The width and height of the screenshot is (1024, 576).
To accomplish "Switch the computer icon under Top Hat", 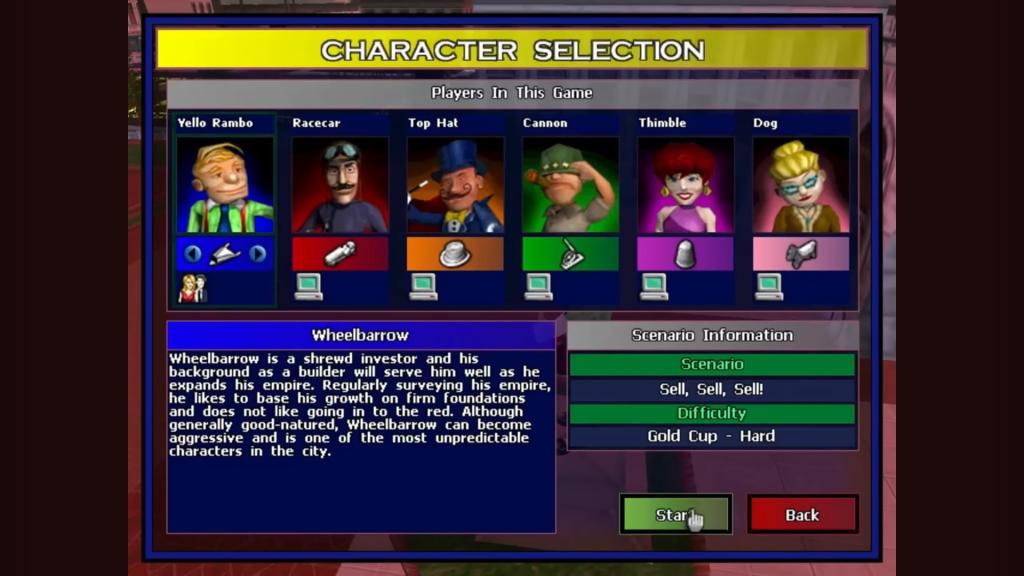I will (x=423, y=288).
